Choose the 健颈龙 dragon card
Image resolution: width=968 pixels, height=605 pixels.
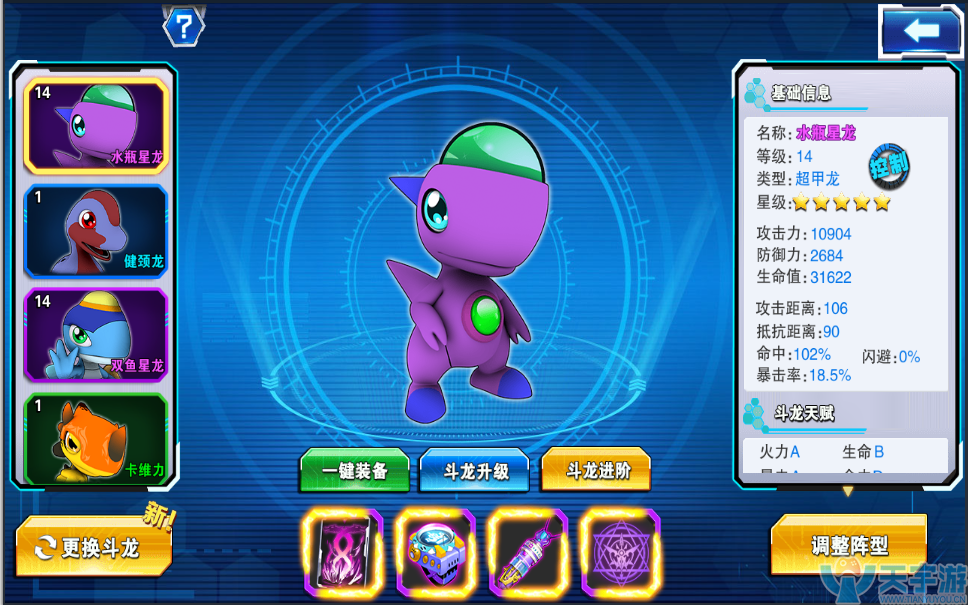(96, 231)
